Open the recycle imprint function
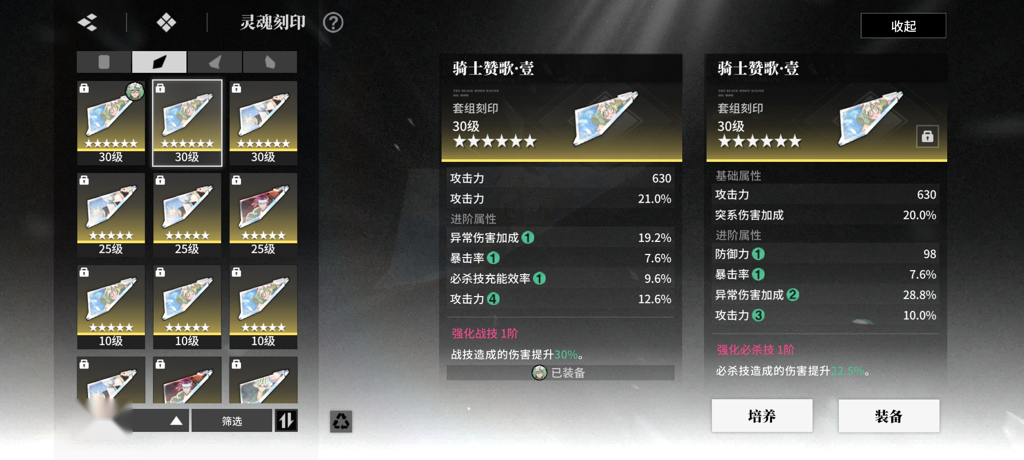Image resolution: width=1024 pixels, height=460 pixels. pyautogui.click(x=341, y=422)
